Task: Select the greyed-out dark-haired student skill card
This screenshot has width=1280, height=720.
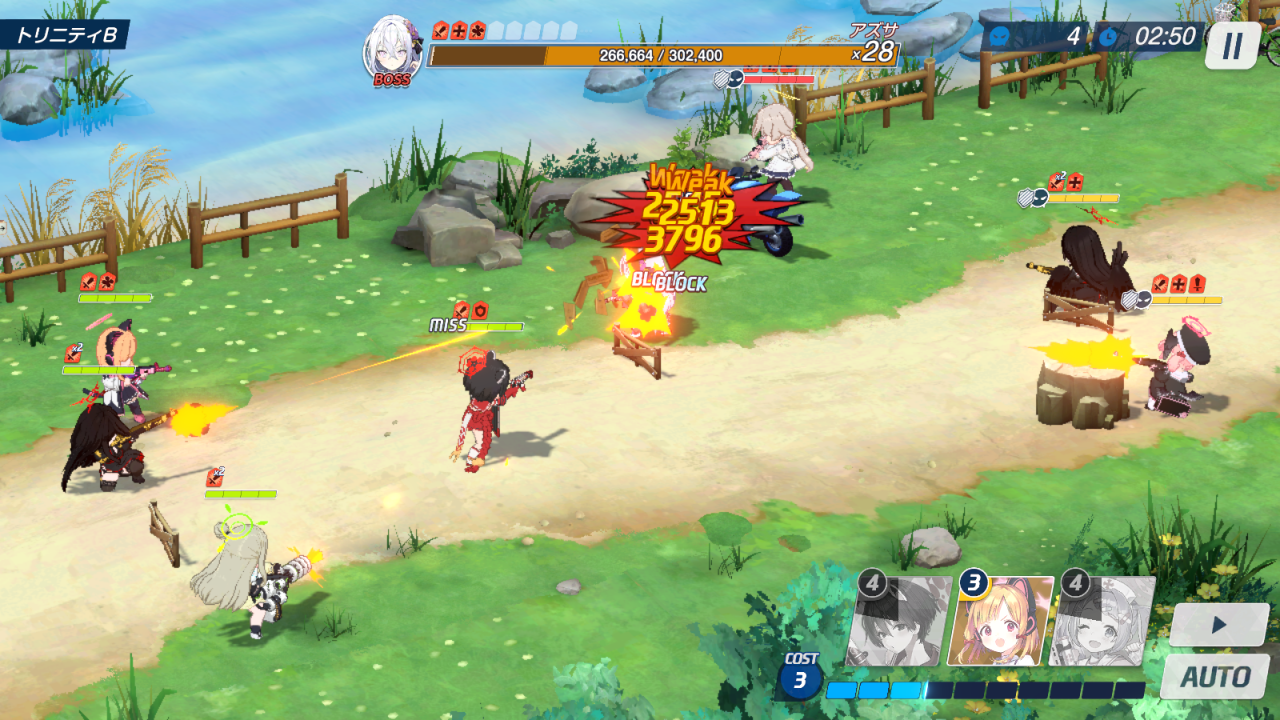Action: (x=899, y=622)
